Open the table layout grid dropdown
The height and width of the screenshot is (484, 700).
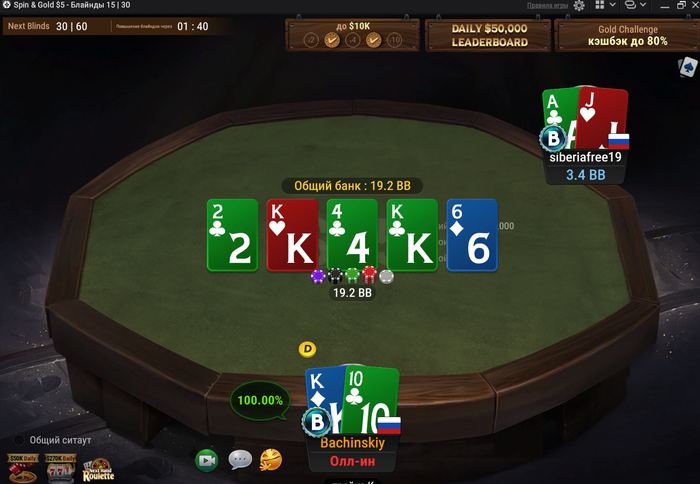(x=602, y=6)
